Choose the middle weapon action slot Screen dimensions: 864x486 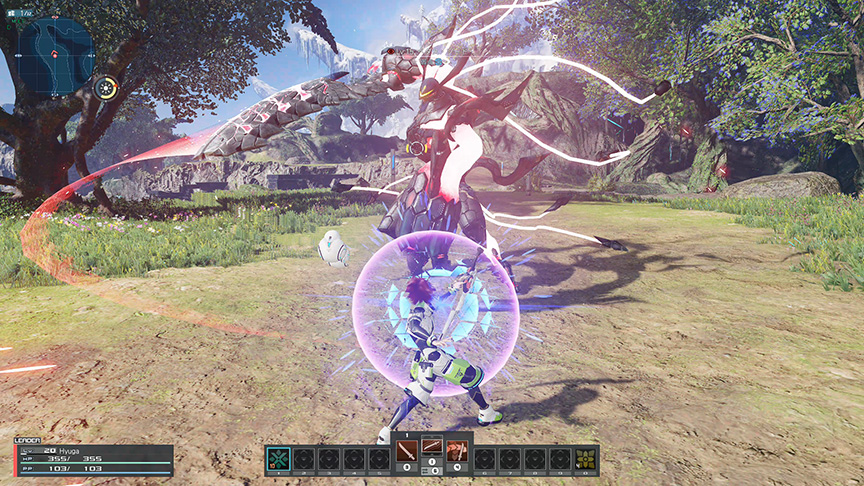tap(432, 449)
